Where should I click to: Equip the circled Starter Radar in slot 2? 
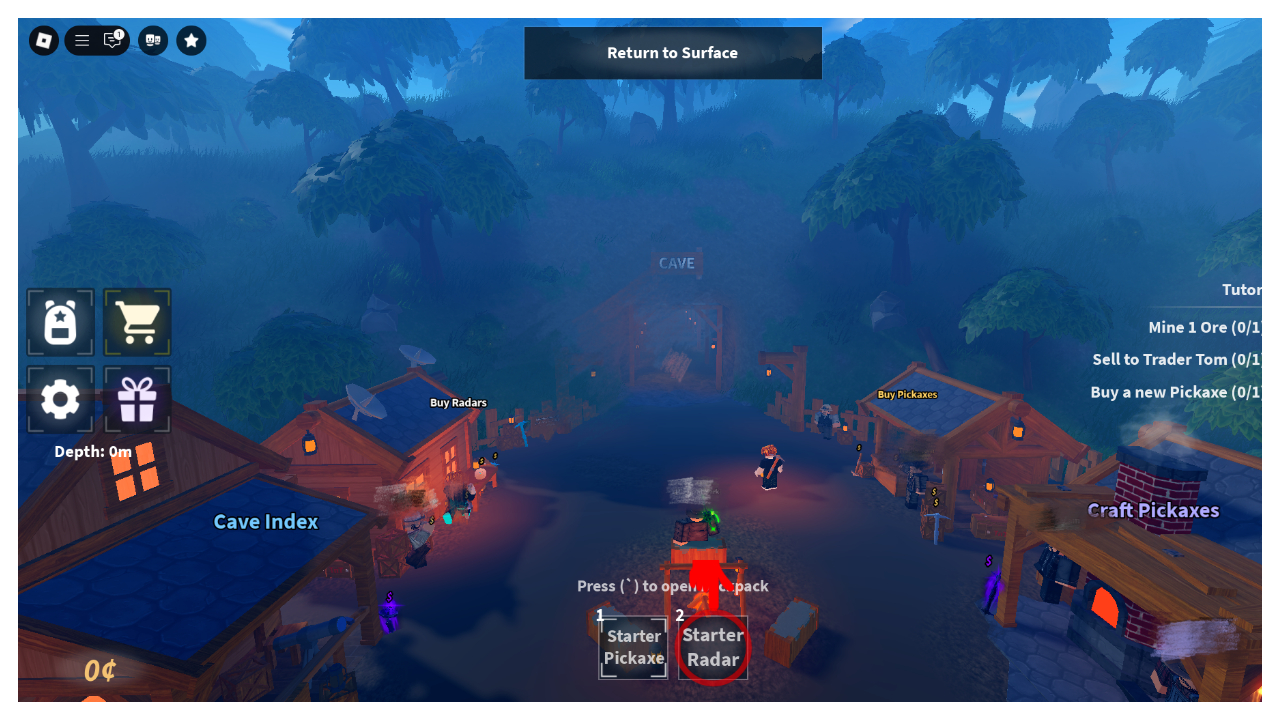click(x=713, y=647)
